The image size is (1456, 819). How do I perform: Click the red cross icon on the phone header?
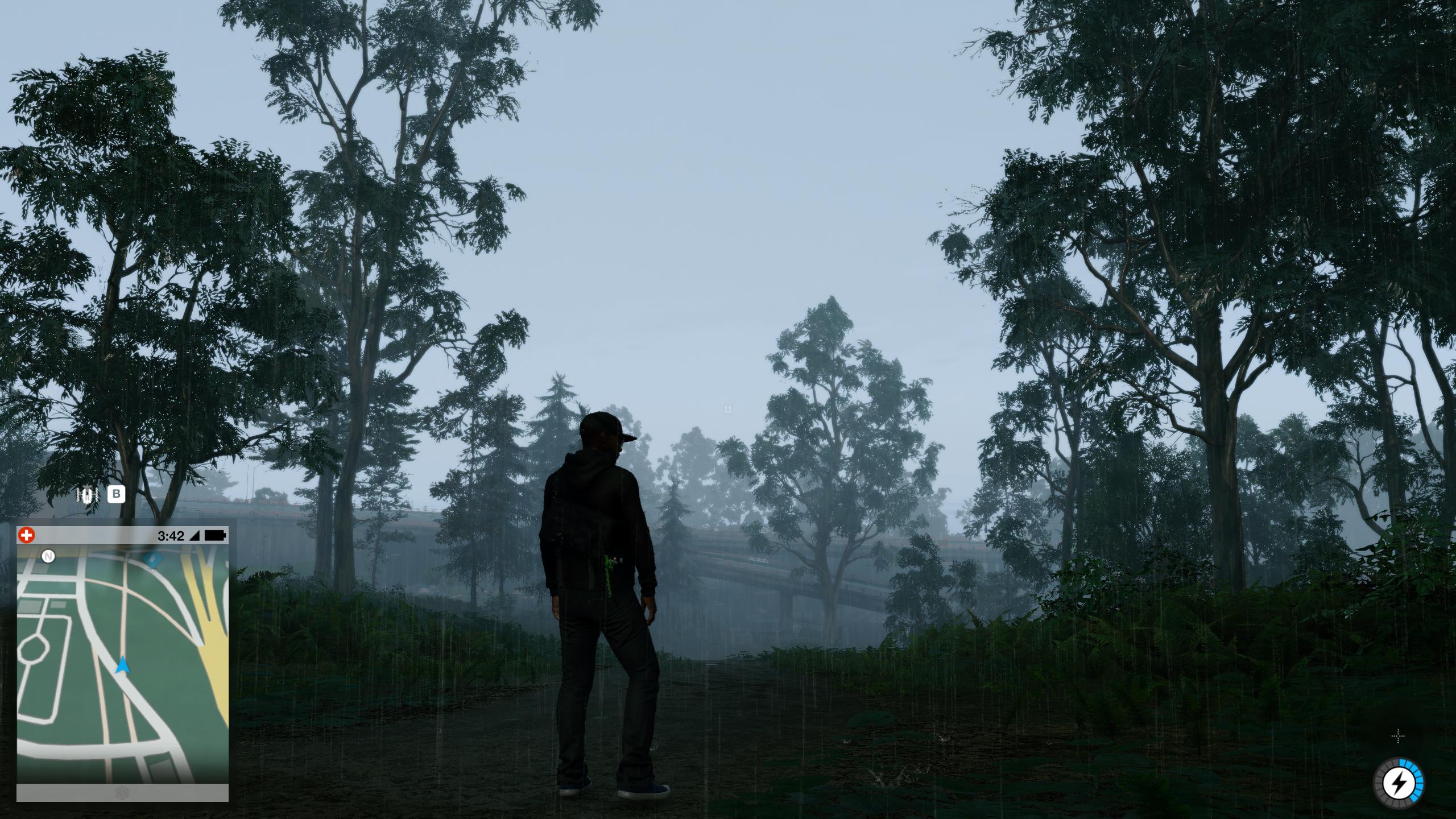27,535
